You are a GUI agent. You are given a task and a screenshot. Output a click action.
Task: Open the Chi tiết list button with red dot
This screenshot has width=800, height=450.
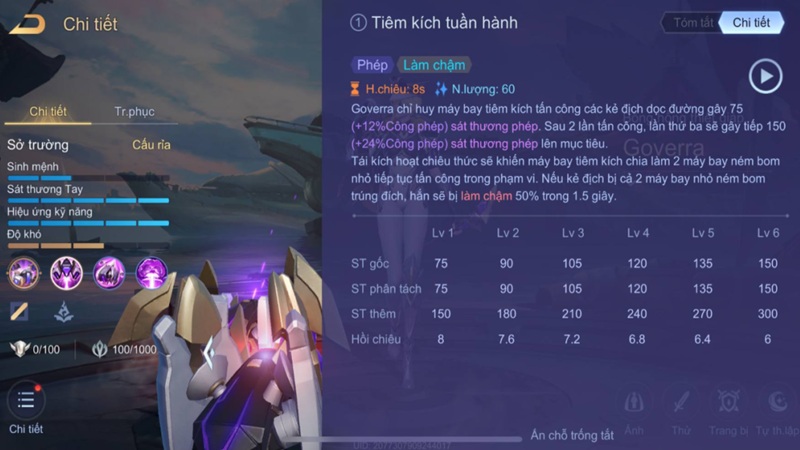(26, 401)
